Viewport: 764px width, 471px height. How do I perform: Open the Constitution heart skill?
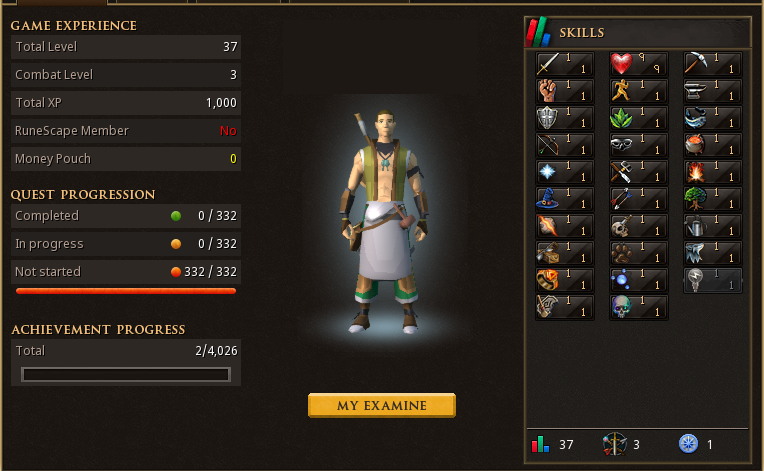pos(638,65)
